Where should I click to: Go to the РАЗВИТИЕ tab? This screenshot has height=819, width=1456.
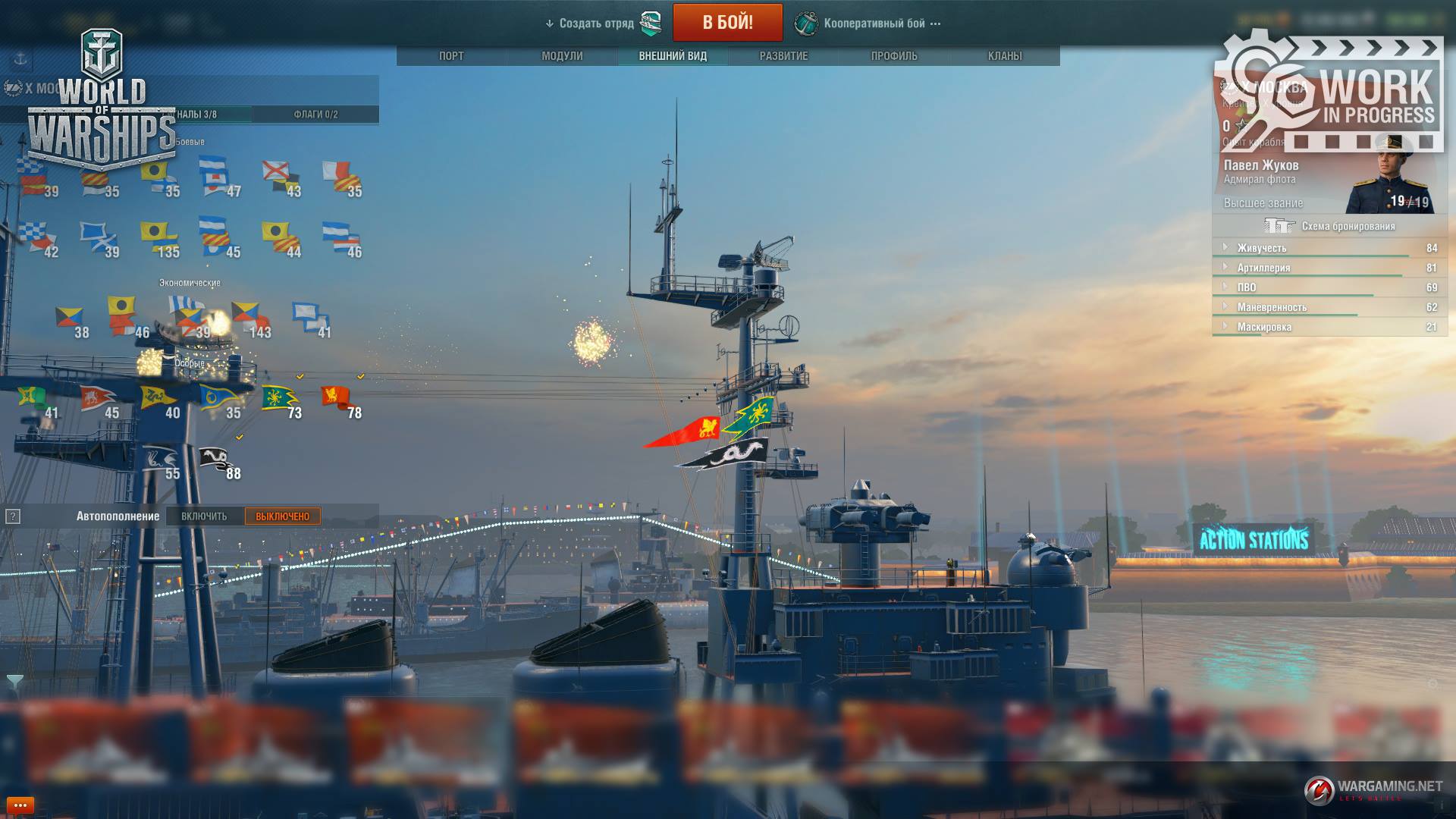tap(783, 56)
